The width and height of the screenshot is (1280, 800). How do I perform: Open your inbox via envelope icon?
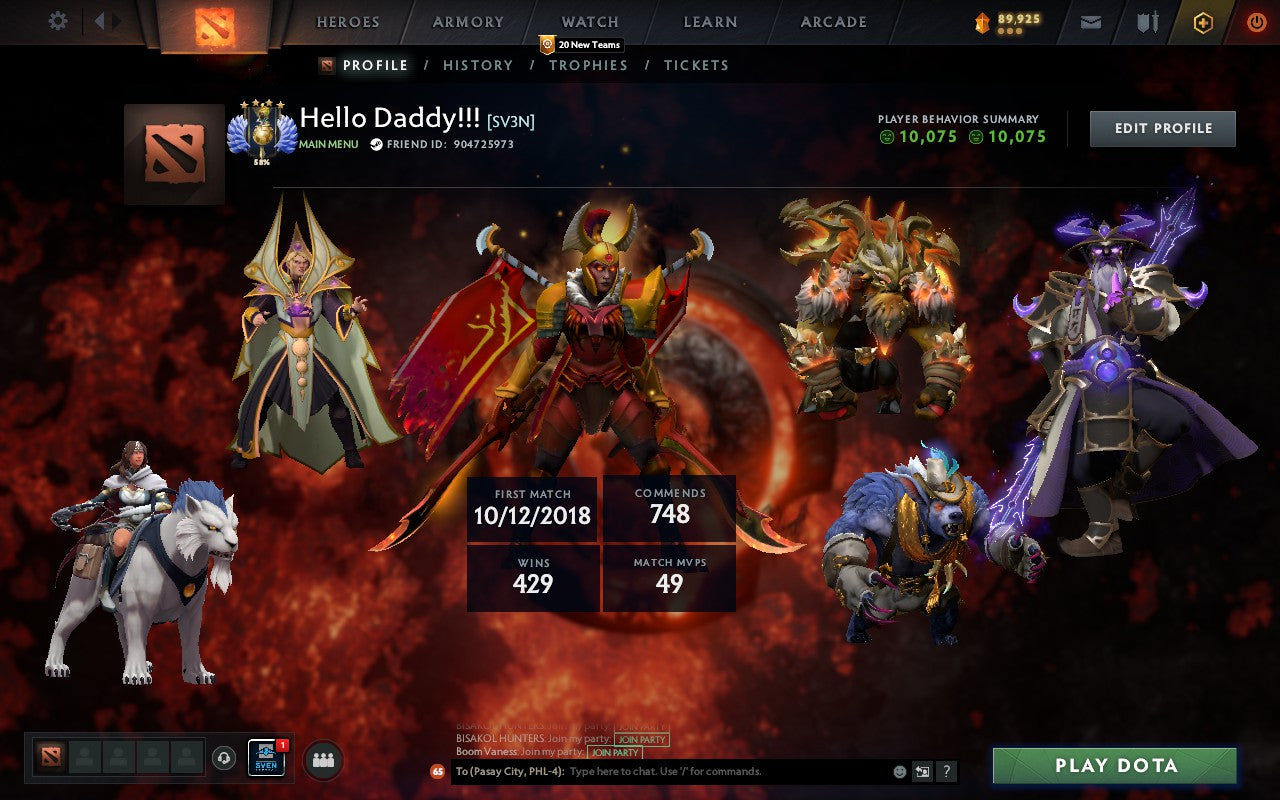tap(1090, 20)
